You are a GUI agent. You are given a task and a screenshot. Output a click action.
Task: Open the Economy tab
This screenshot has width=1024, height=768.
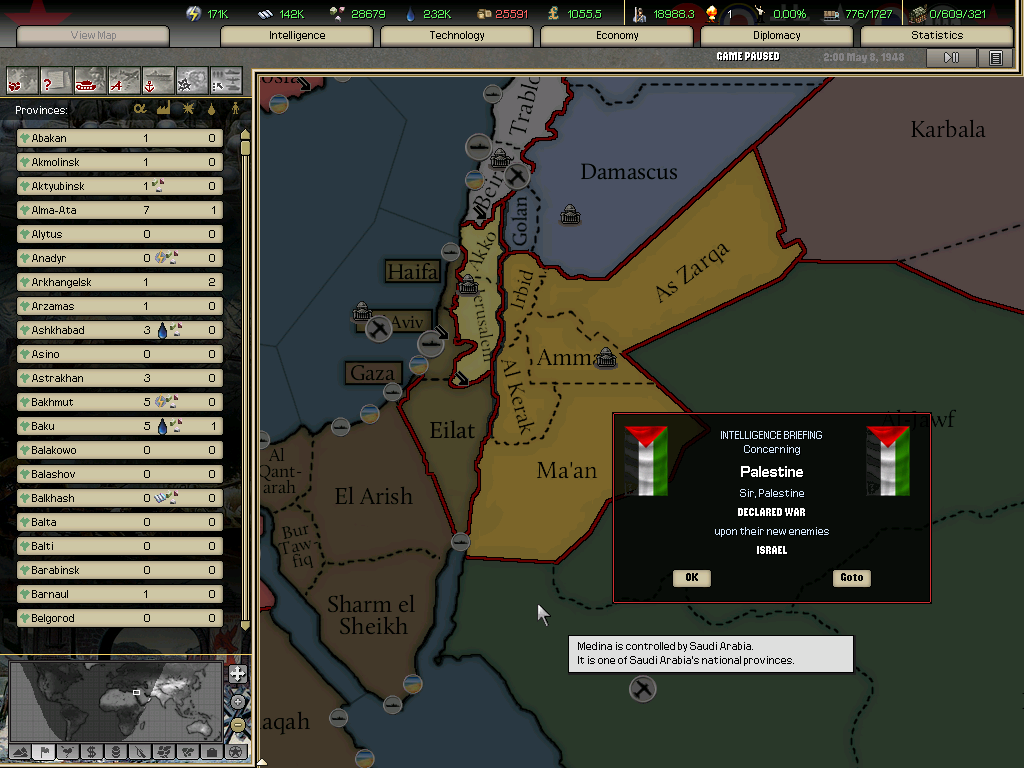[x=617, y=36]
